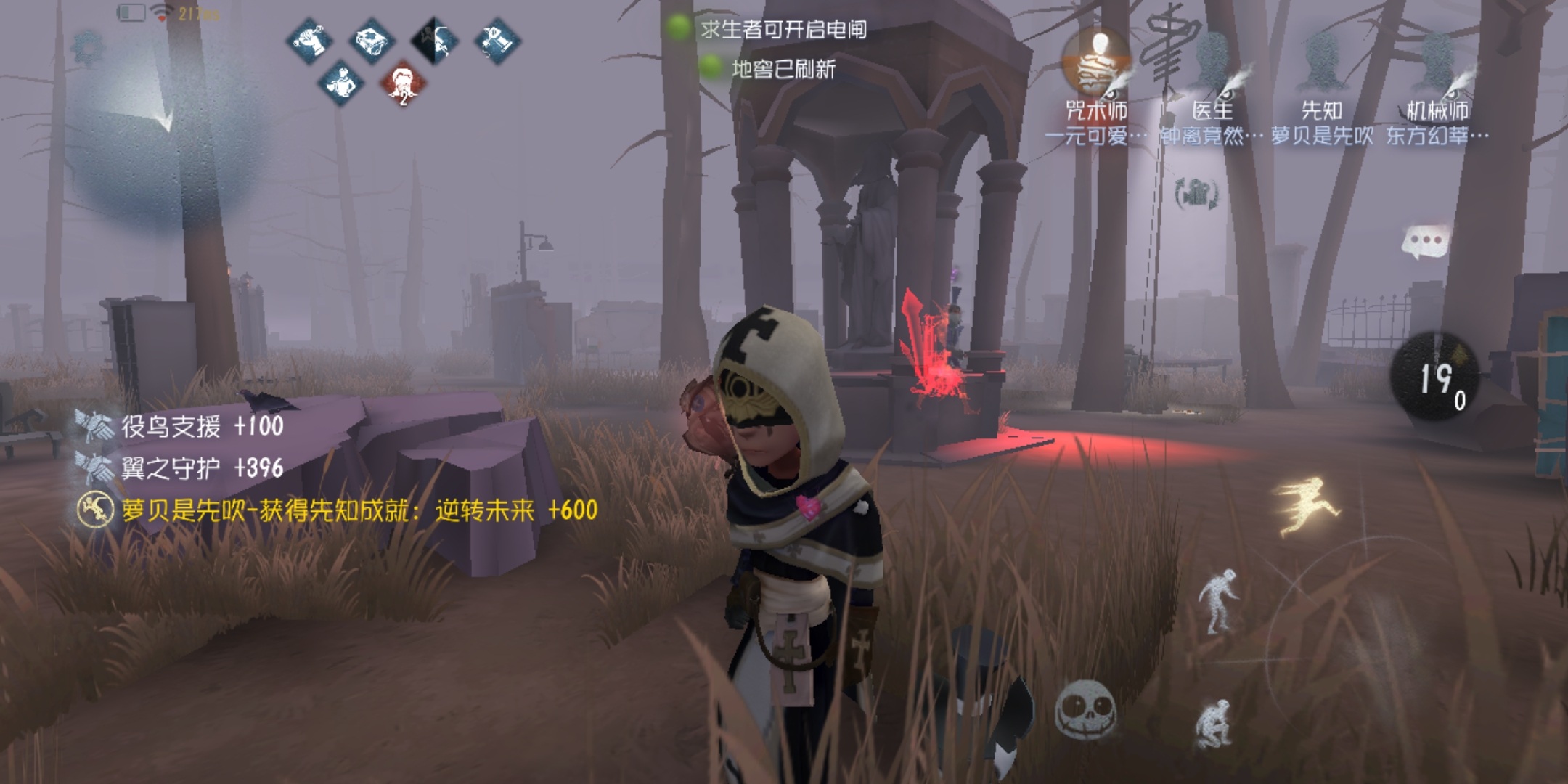Select the 医生 teammate portrait
Screen dimensions: 1568x784
click(1212, 65)
